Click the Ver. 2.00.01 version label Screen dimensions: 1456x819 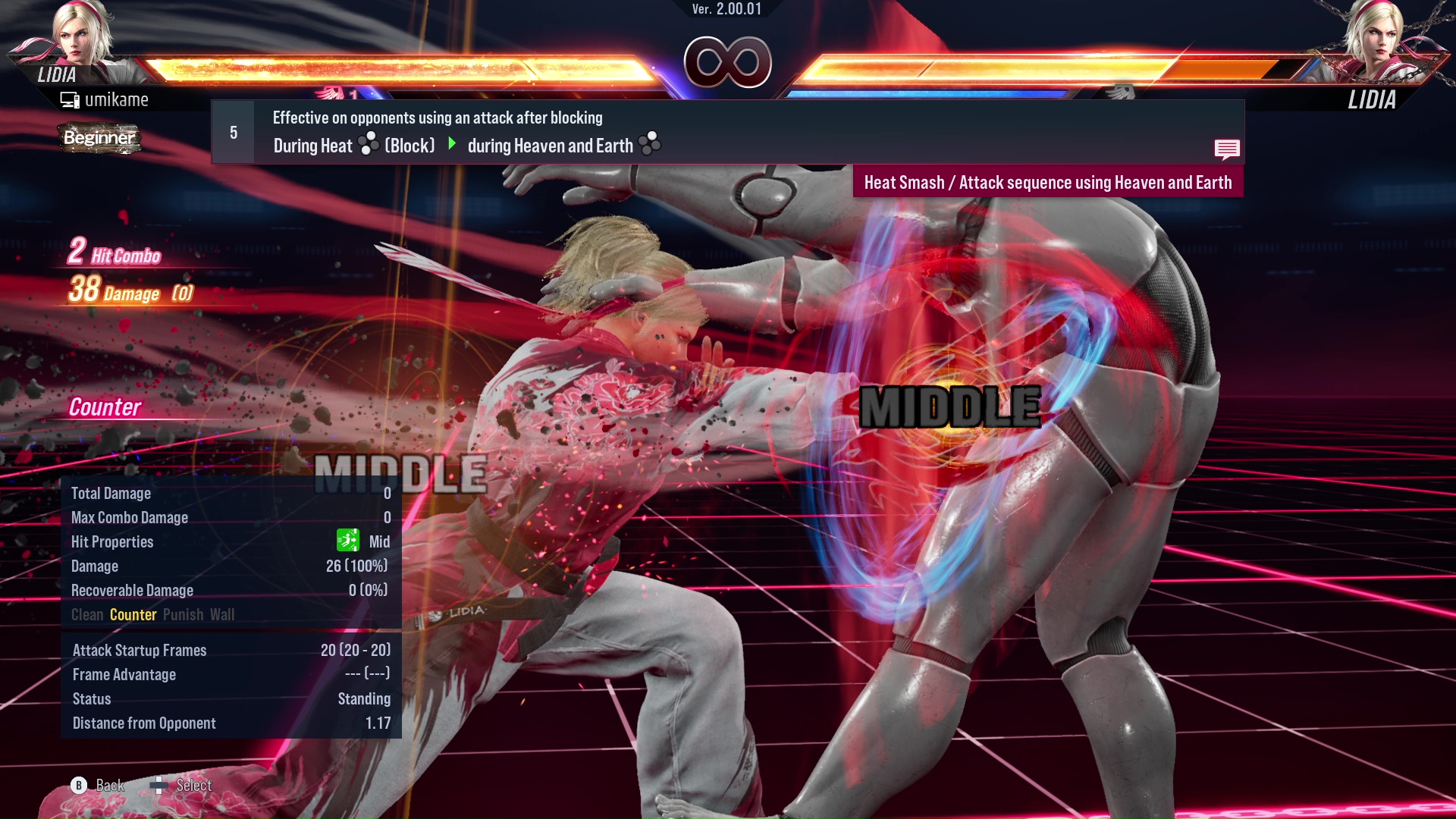click(727, 11)
